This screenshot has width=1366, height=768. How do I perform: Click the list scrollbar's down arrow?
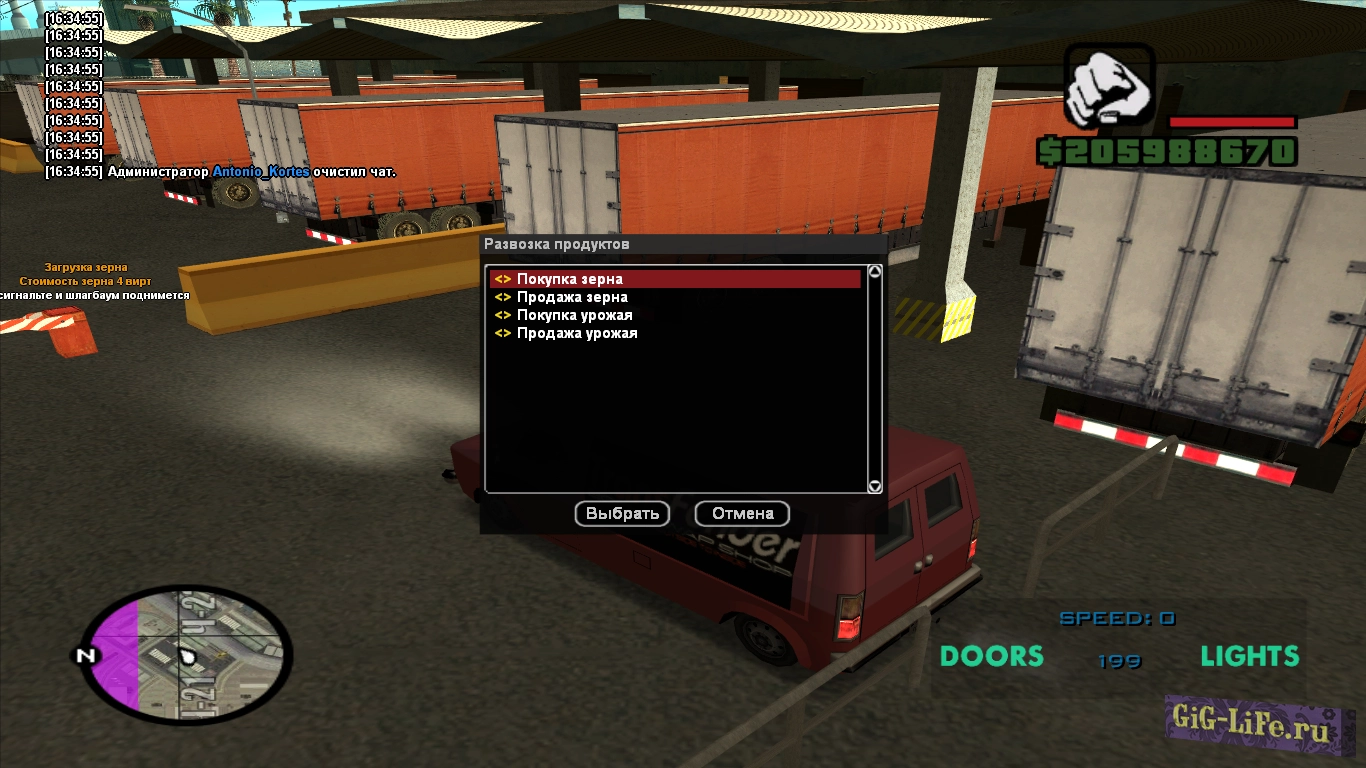pos(874,486)
